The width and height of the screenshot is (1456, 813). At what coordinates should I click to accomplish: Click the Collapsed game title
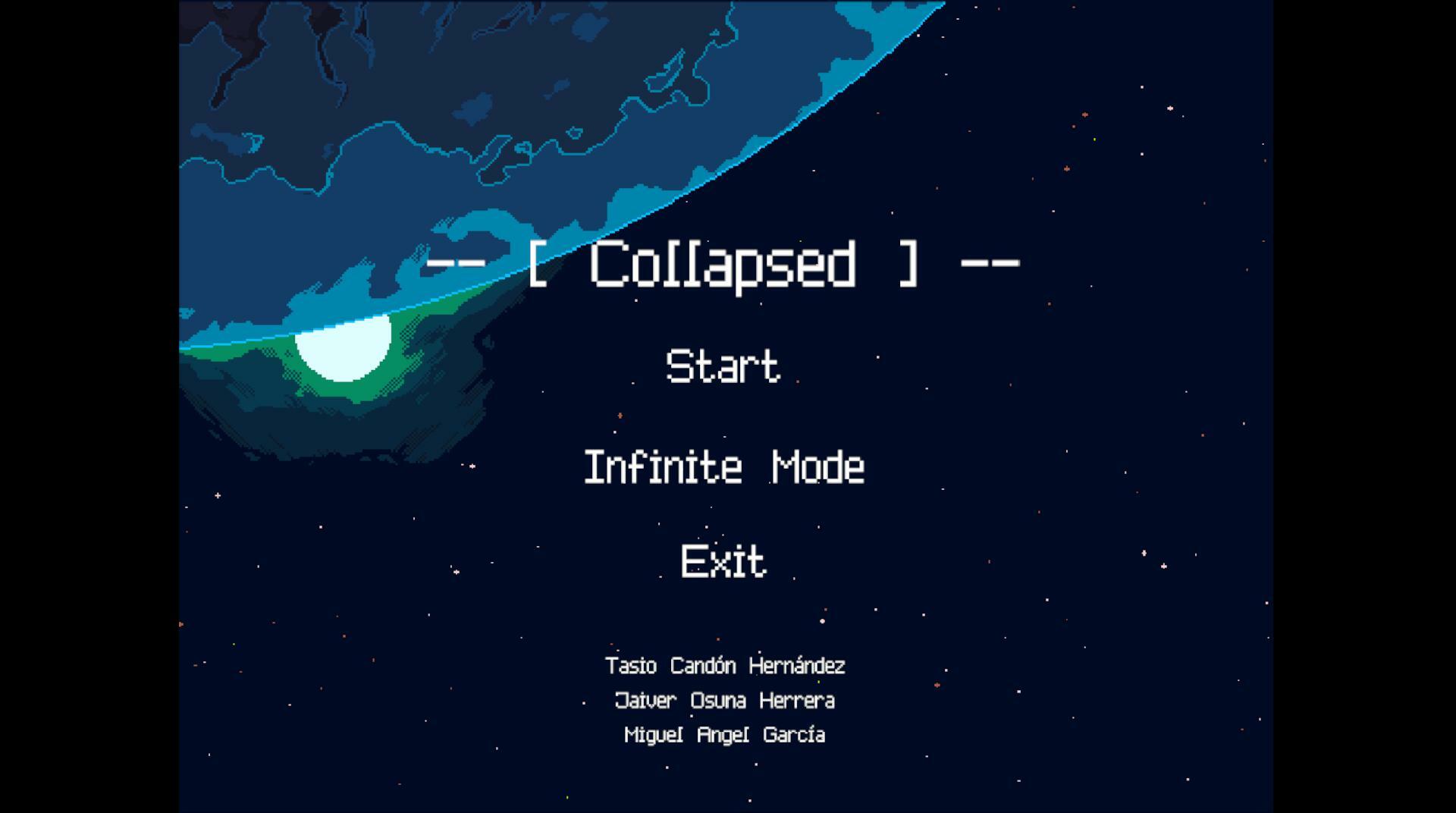[x=722, y=264]
